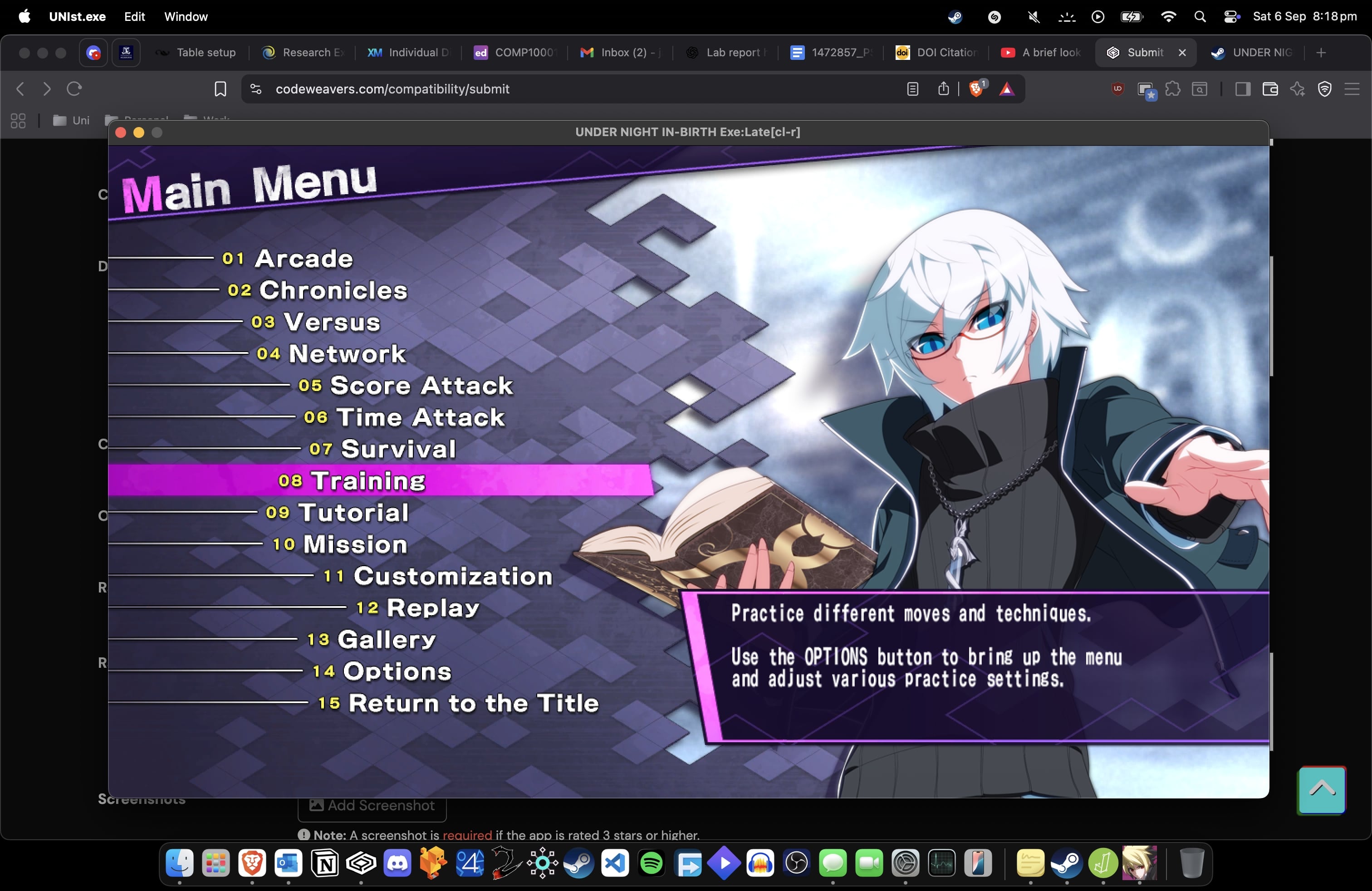This screenshot has width=1372, height=891.
Task: Open the Brave Wallet icon
Action: (1271, 89)
